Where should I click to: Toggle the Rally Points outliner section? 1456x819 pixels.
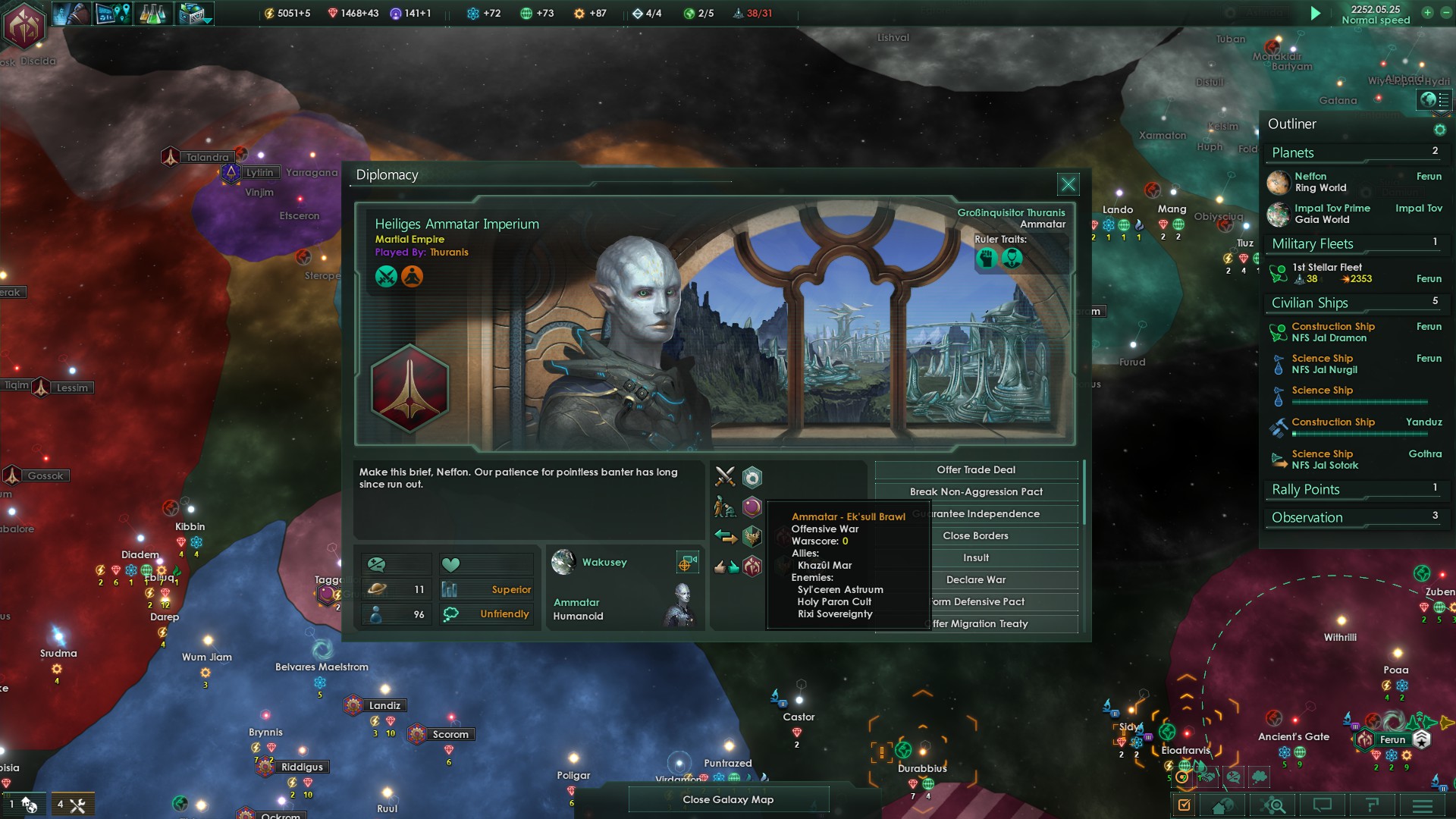(1306, 490)
